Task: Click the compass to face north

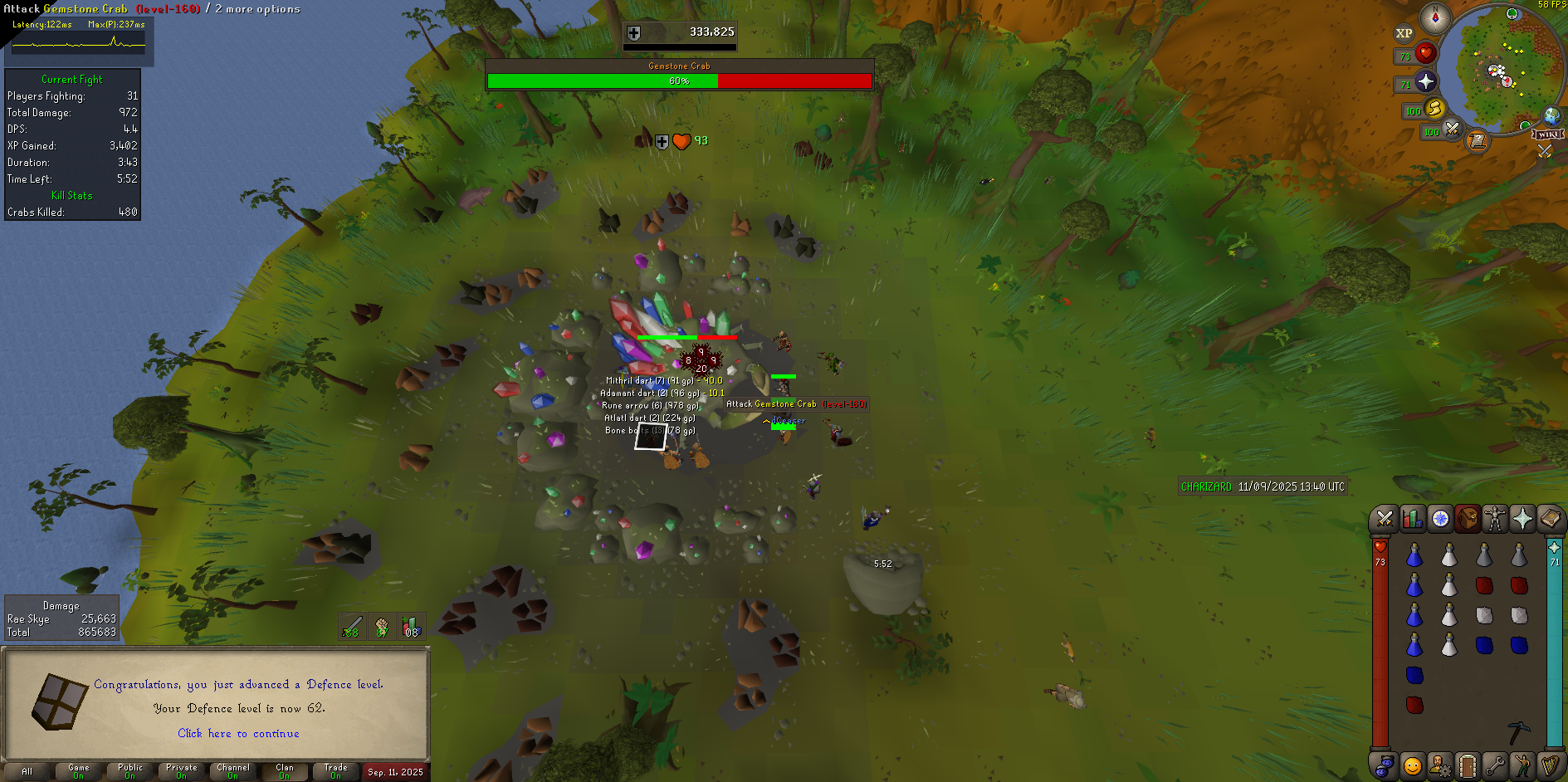Action: coord(1434,17)
